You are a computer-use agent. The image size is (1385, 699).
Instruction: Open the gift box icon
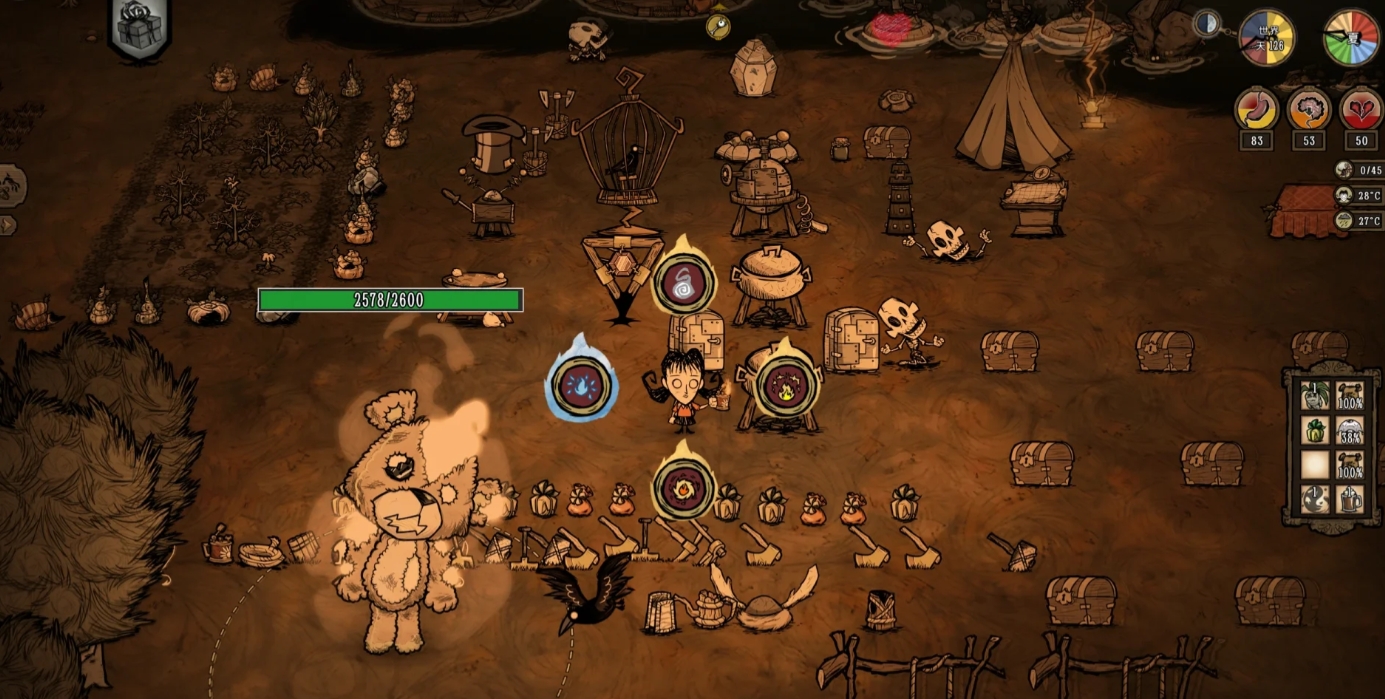139,28
